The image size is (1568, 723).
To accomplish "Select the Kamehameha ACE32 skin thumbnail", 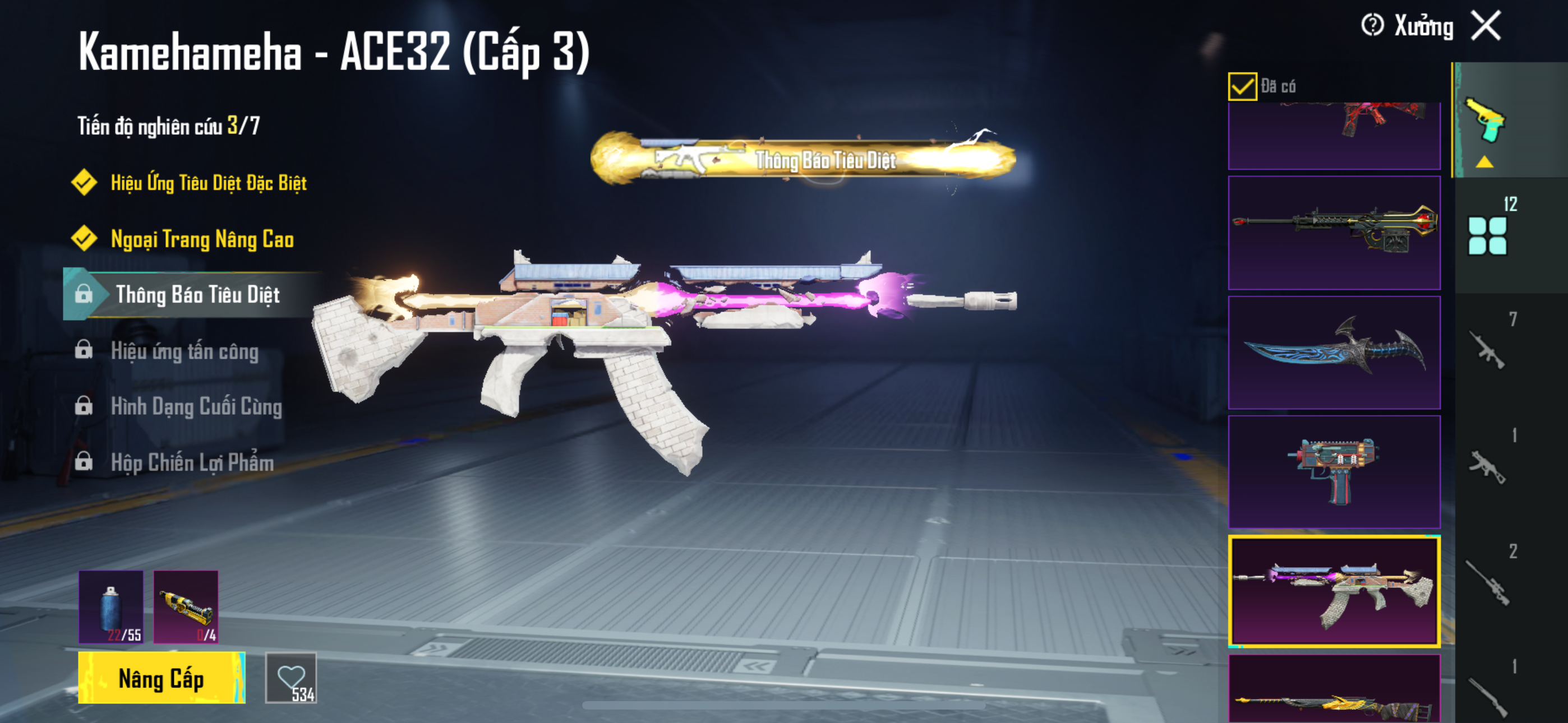I will pos(1334,590).
